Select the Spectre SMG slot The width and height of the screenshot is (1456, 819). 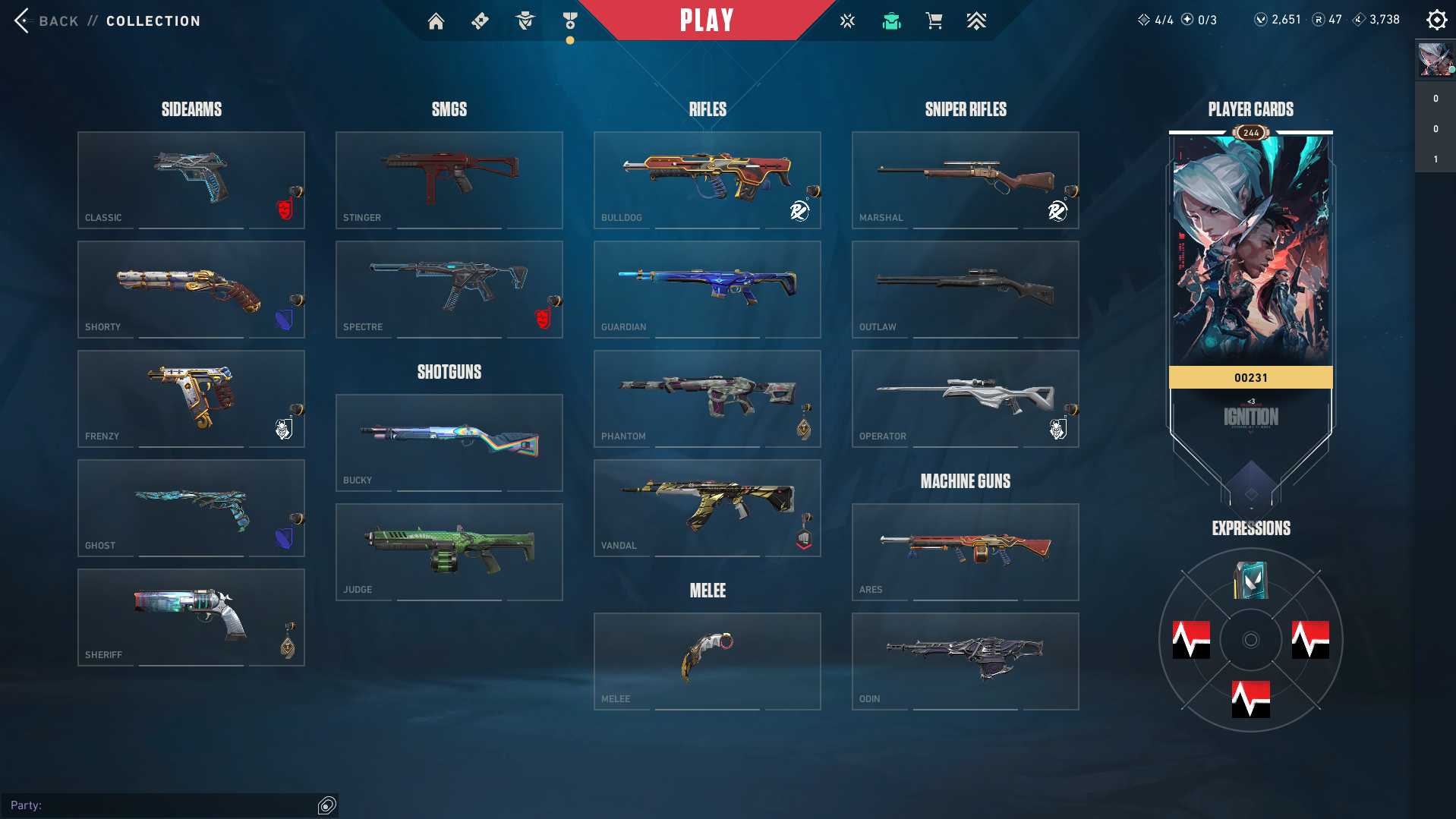click(x=449, y=289)
